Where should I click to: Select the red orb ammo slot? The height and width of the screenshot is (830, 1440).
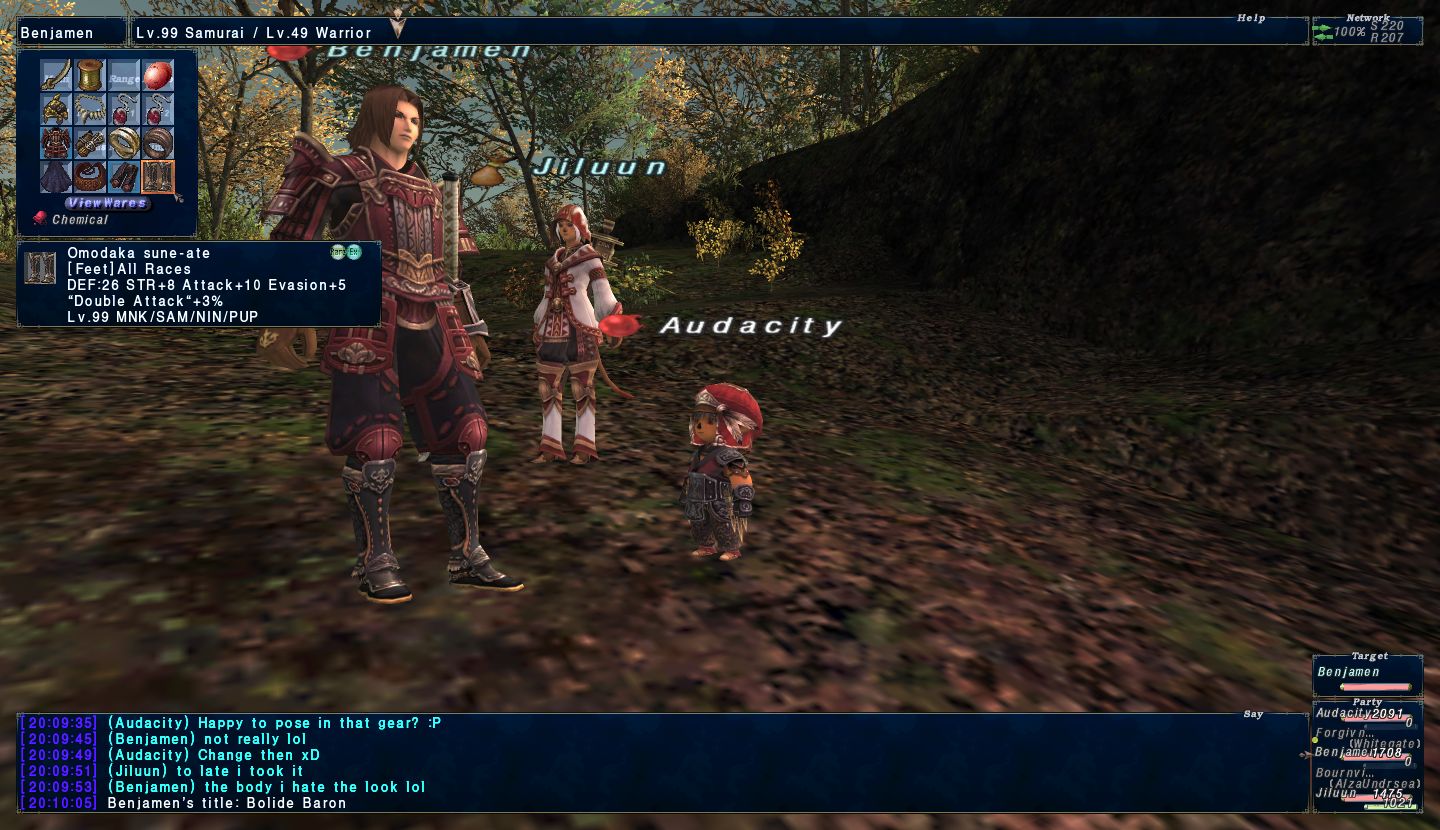pos(158,75)
